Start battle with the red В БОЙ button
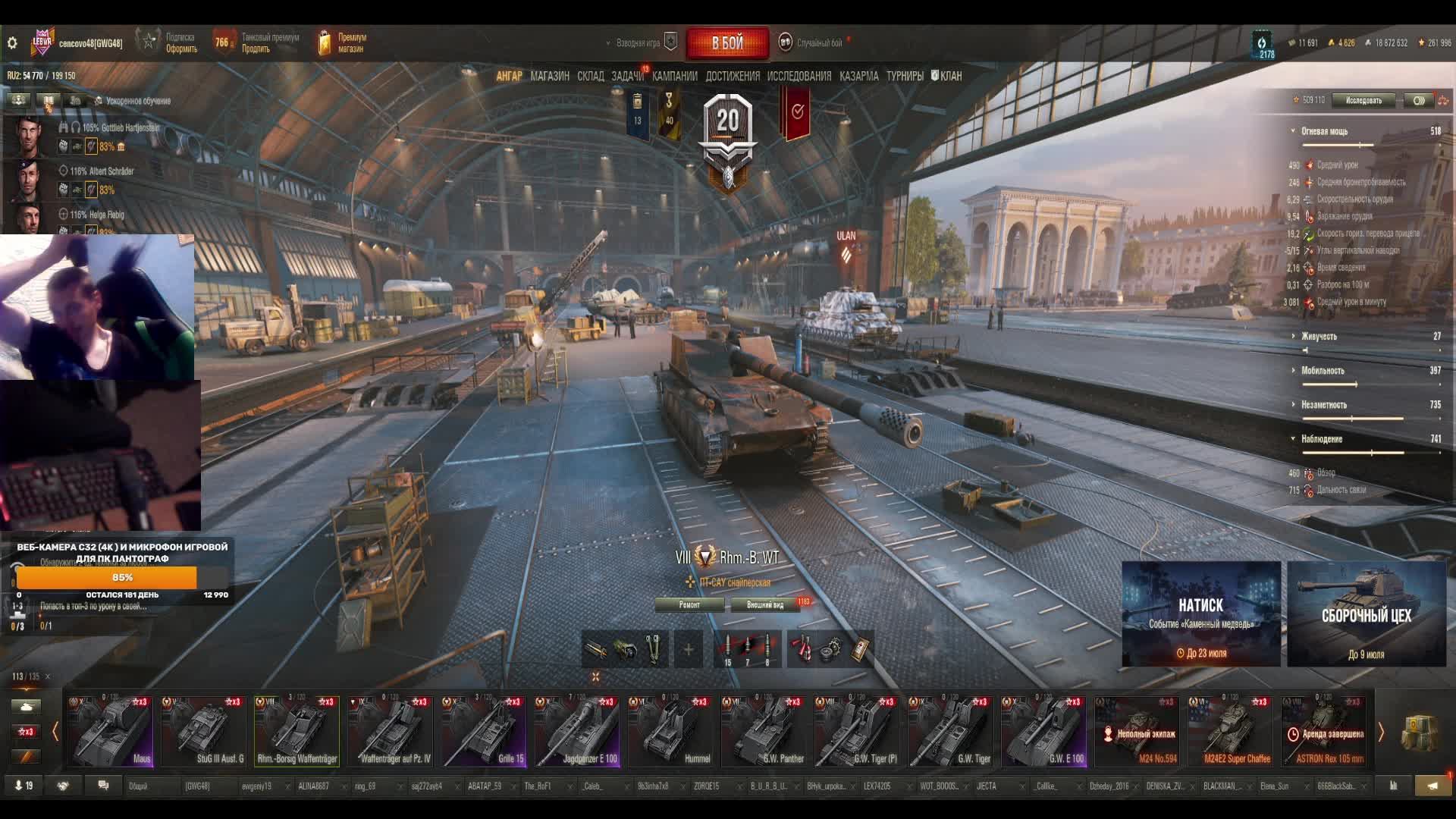Image resolution: width=1456 pixels, height=819 pixels. [727, 43]
